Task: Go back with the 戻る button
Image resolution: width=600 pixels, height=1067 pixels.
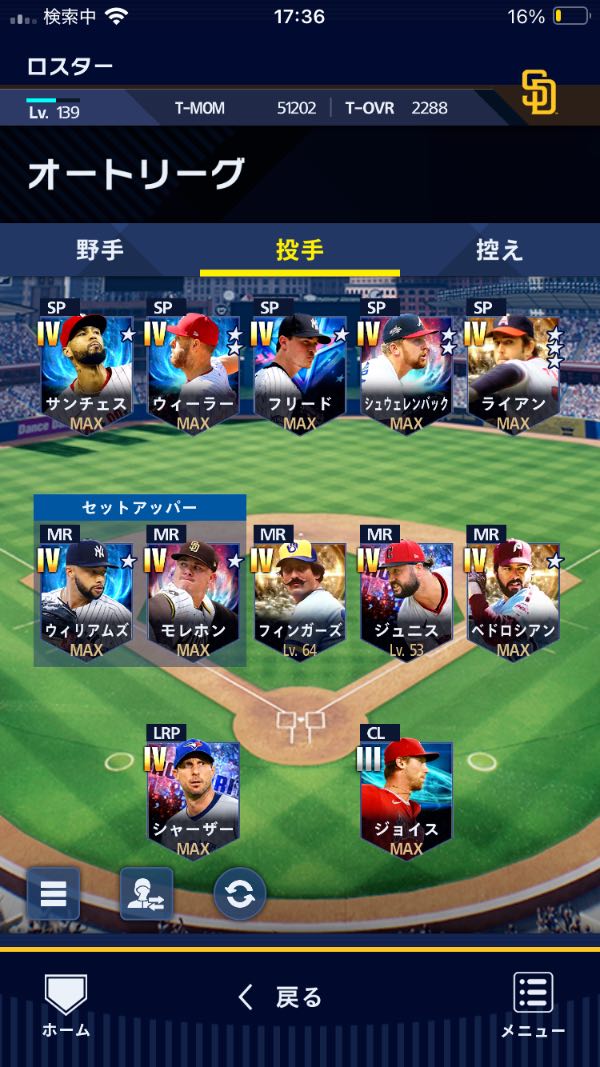Action: (282, 997)
